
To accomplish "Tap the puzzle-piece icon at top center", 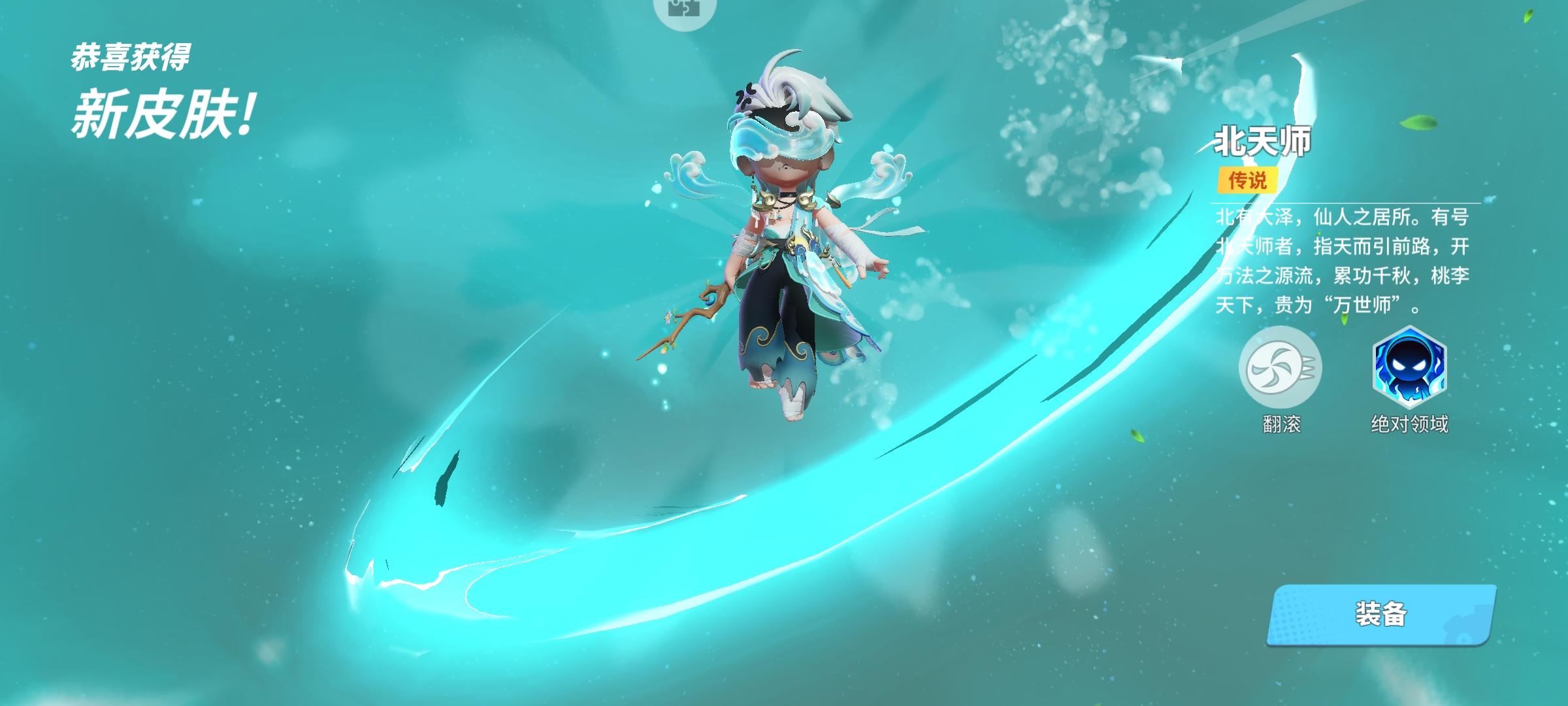I will tap(683, 9).
